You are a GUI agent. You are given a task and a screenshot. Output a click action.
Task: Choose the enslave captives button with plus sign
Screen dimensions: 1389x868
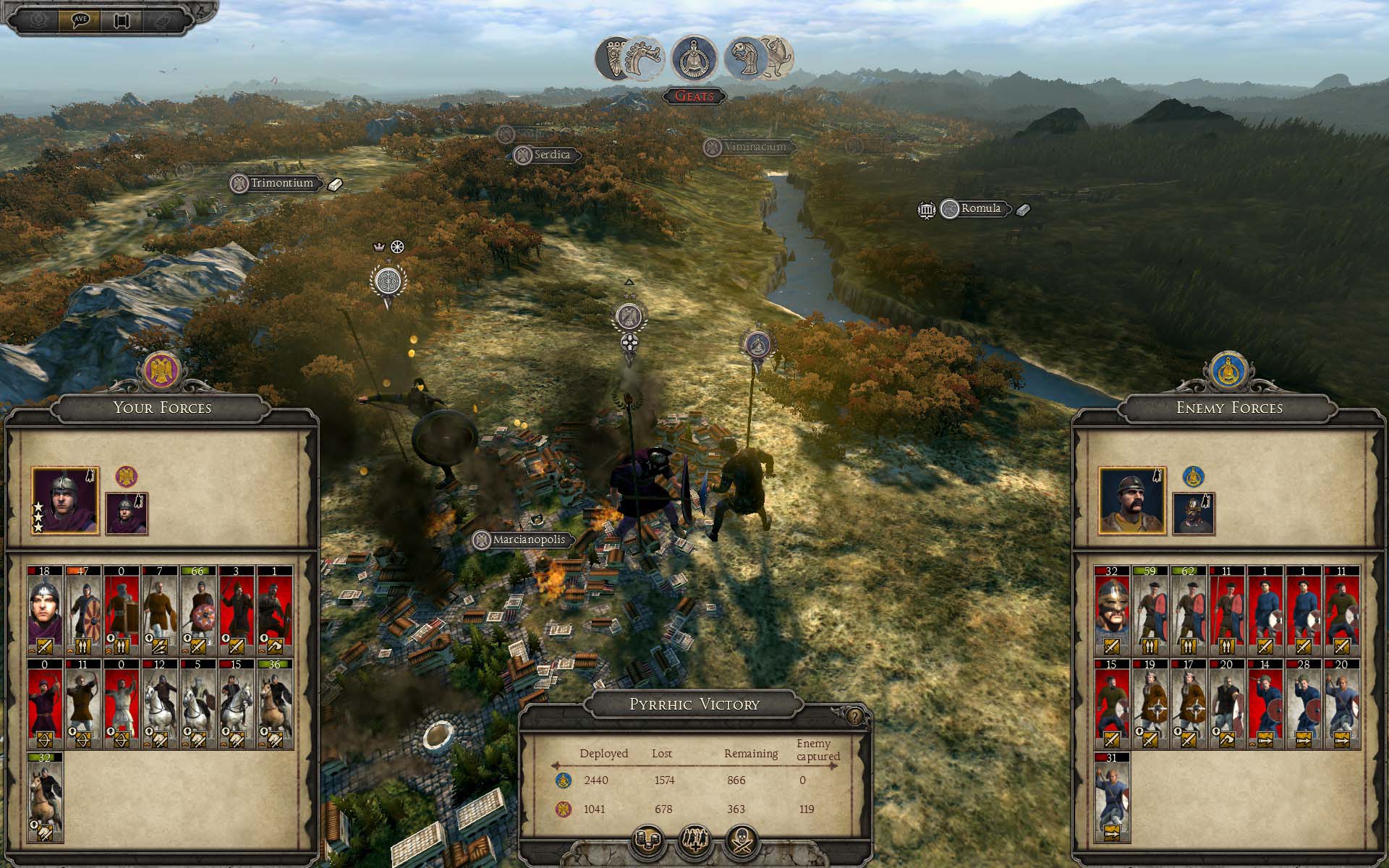[695, 841]
